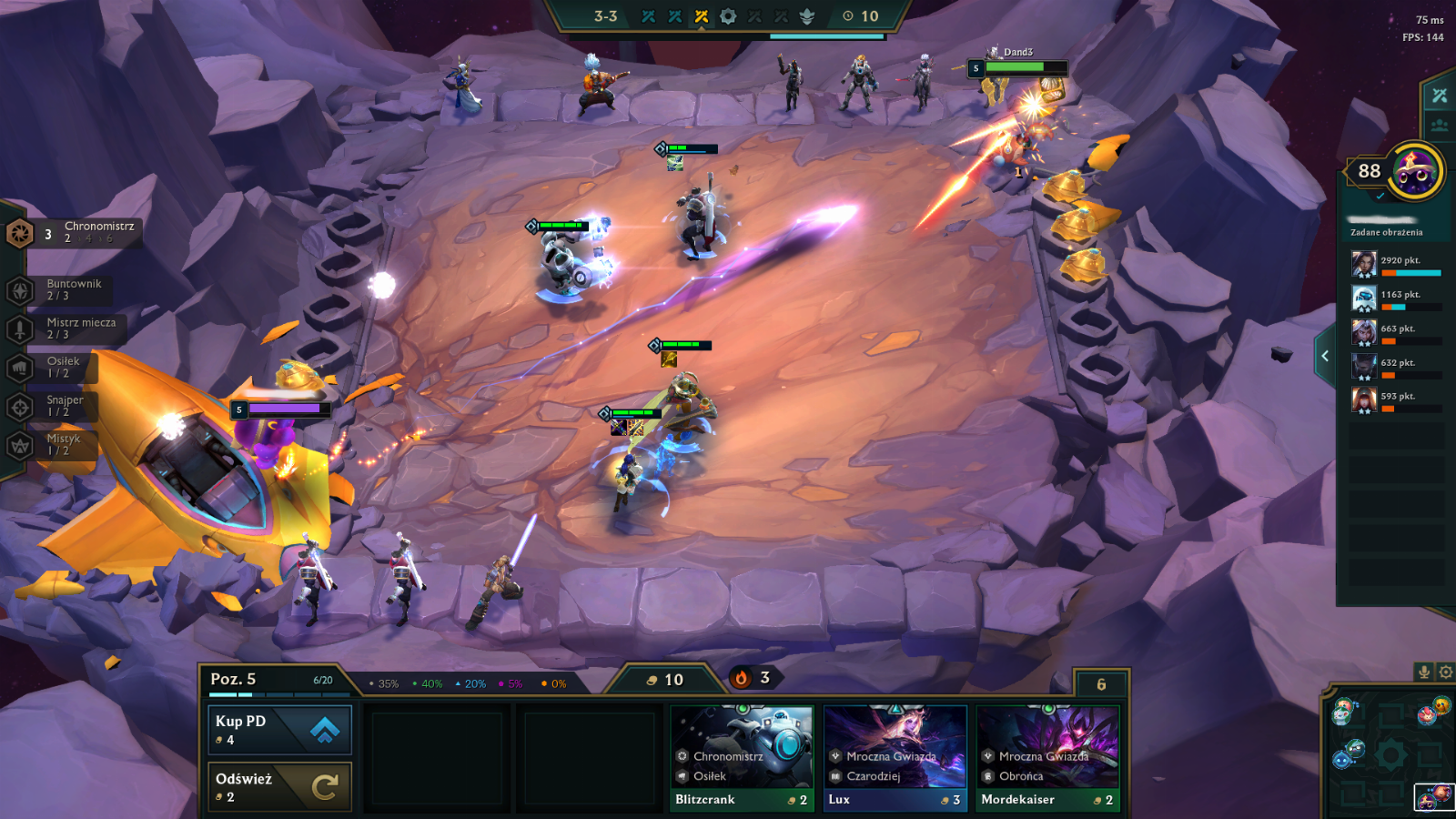Collapse the damage panel with the arrow

point(1325,356)
